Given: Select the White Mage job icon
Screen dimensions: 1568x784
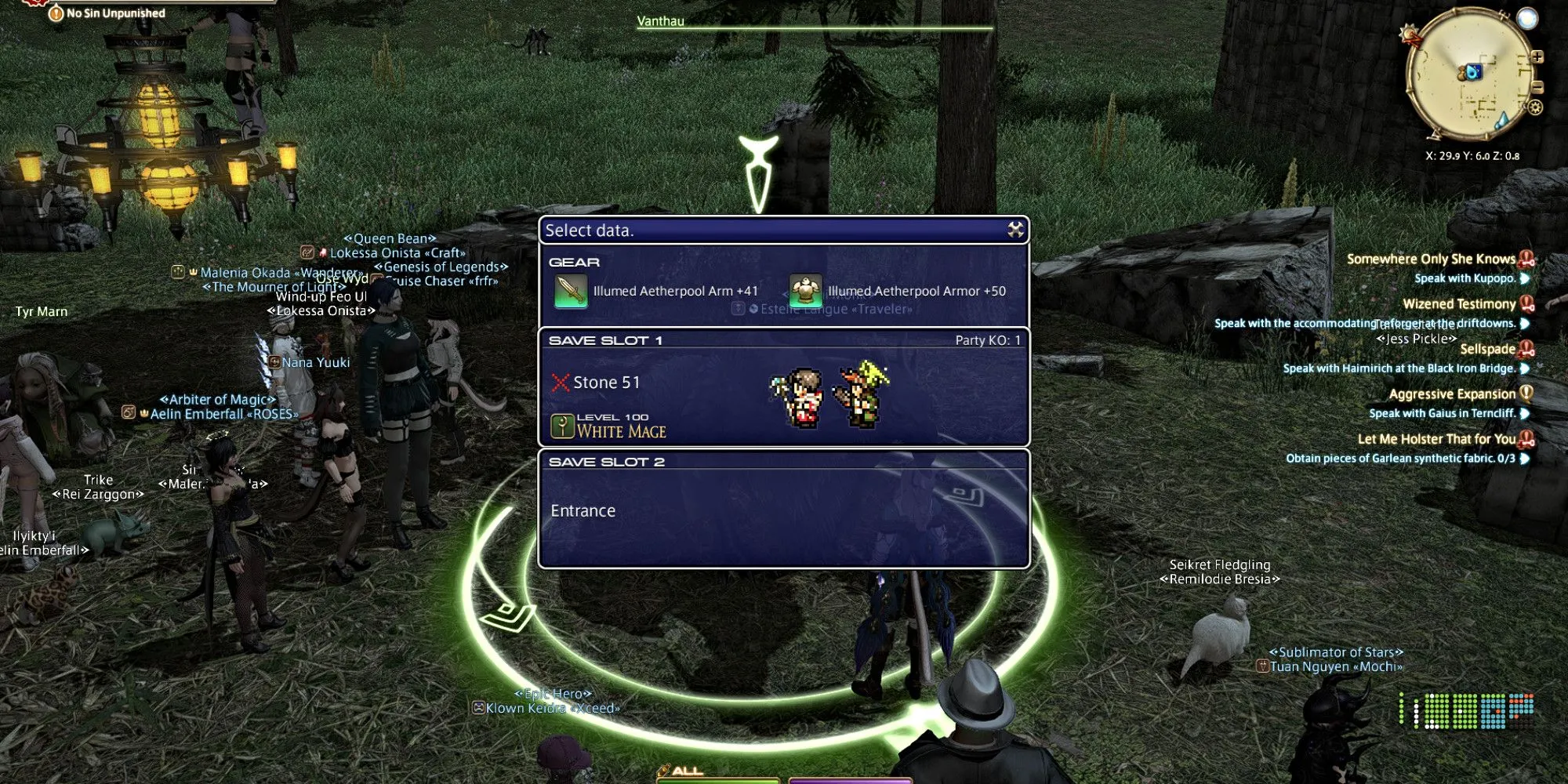Looking at the screenshot, I should 561,427.
